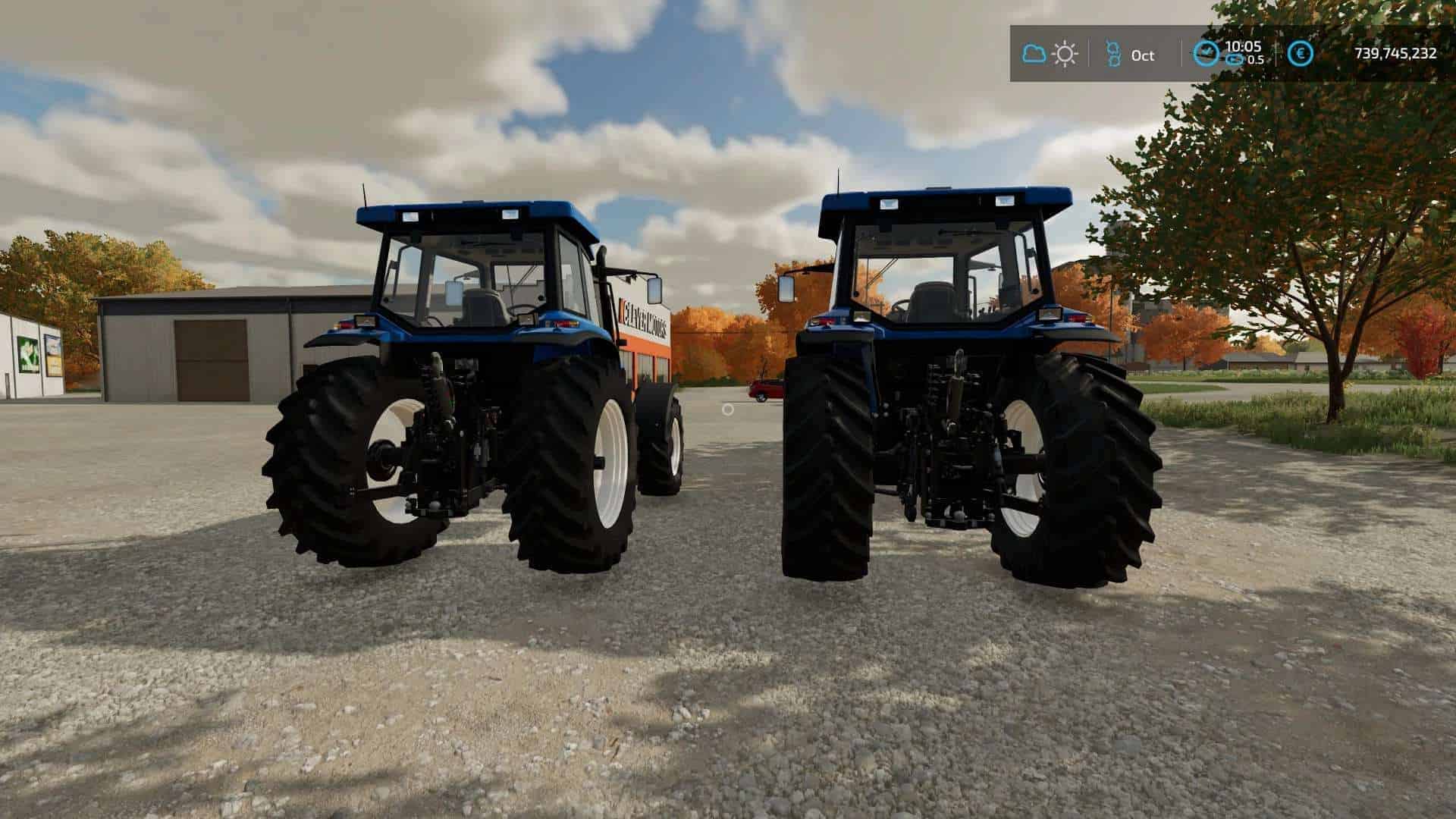The height and width of the screenshot is (819, 1456).
Task: Click the cloudy weather icon in the HUD
Action: point(1034,53)
